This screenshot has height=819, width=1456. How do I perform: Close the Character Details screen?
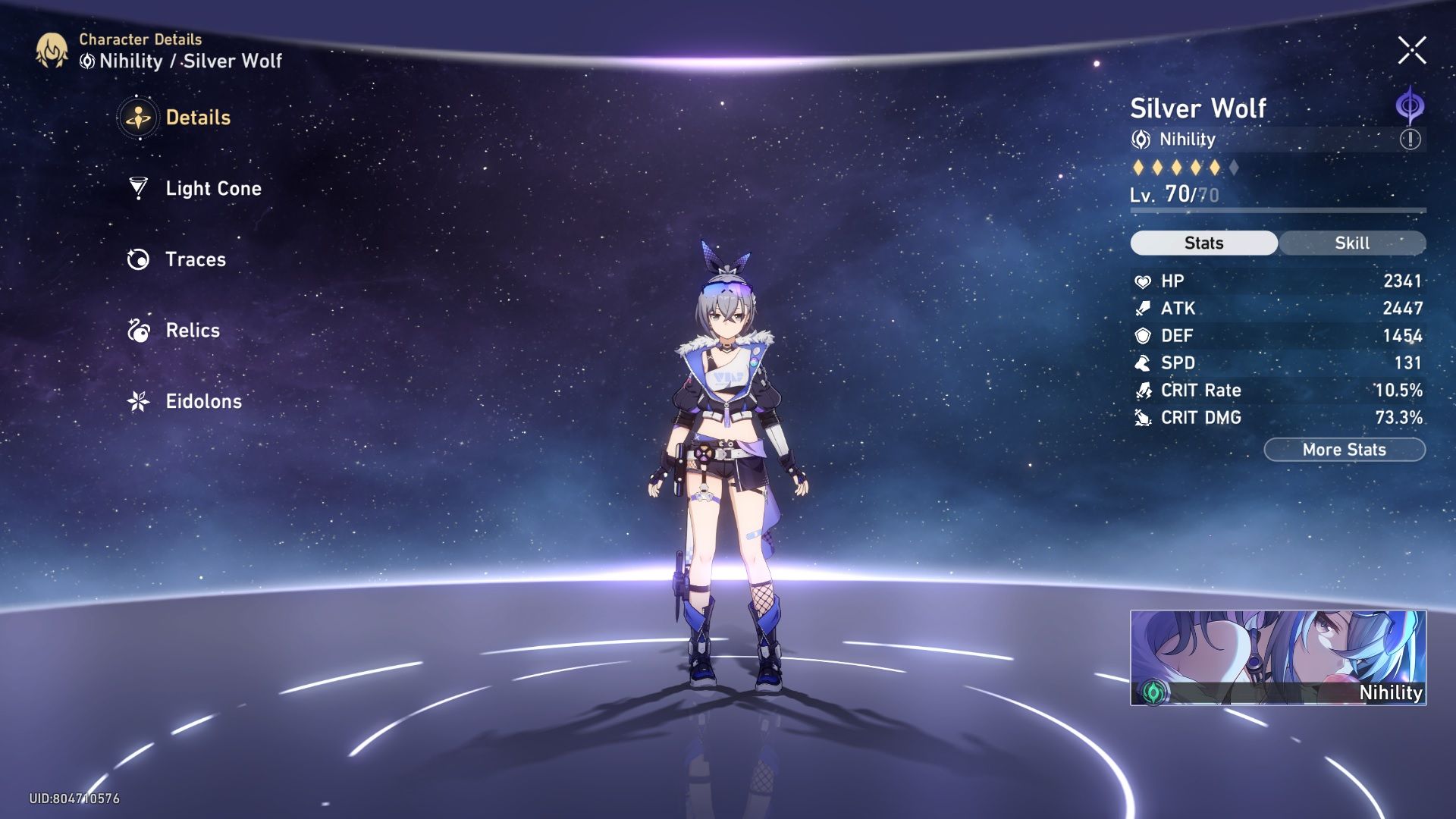pos(1412,52)
